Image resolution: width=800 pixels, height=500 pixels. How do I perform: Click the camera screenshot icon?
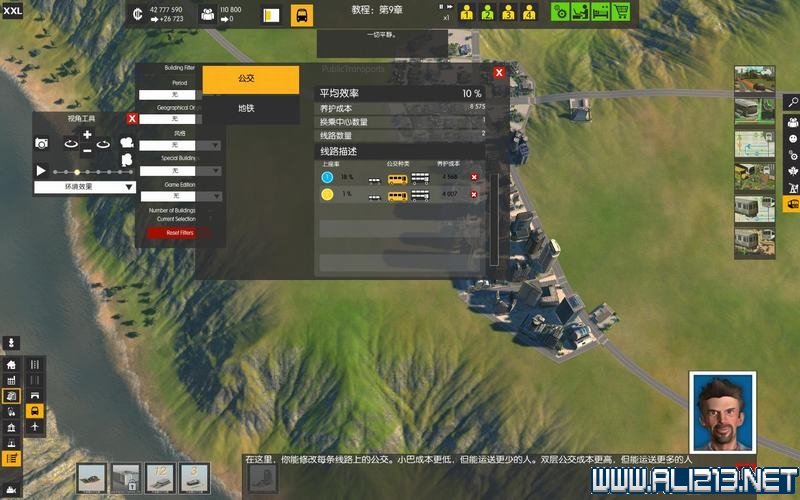click(42, 144)
